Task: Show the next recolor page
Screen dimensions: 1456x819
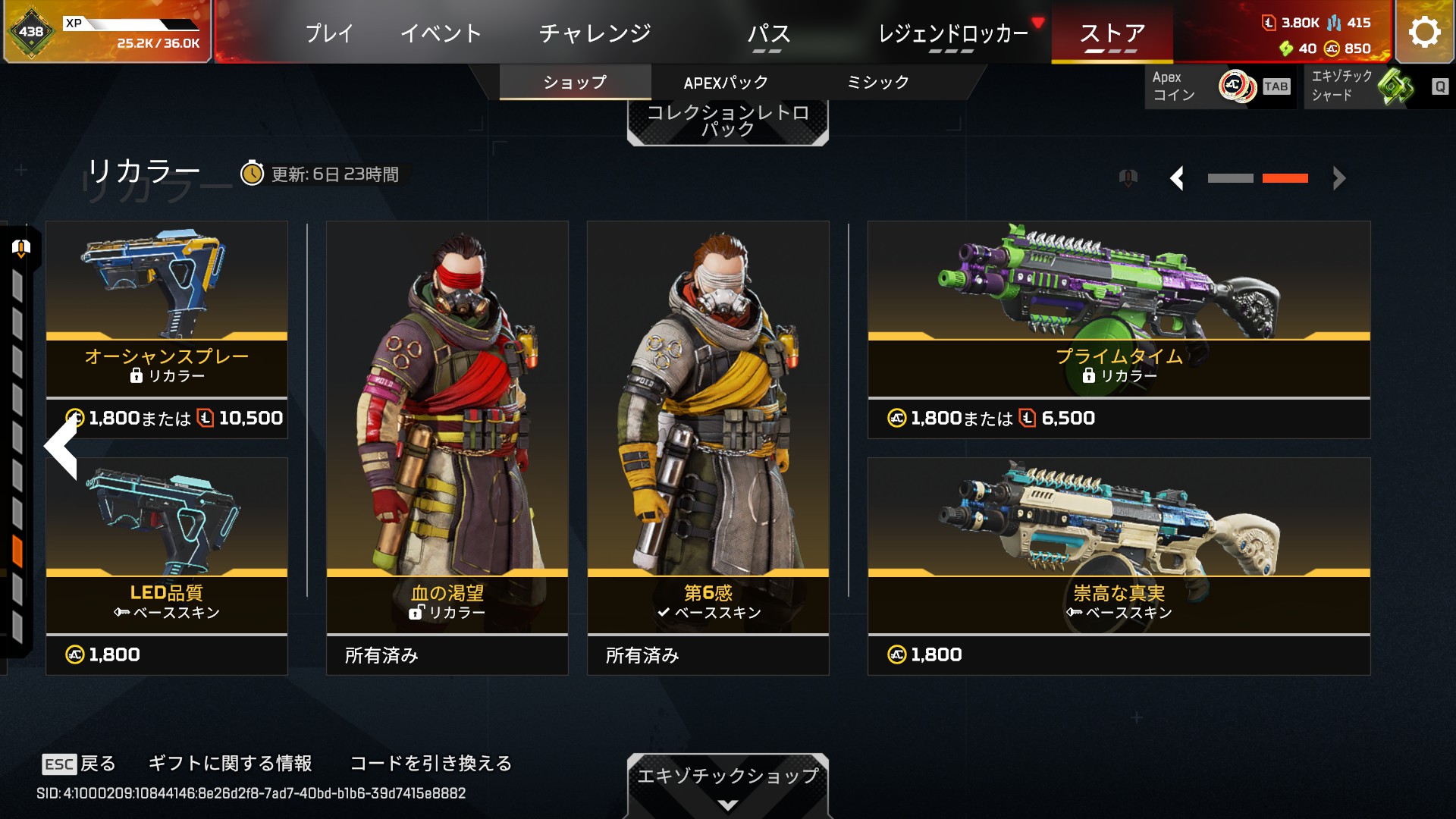Action: click(x=1338, y=179)
